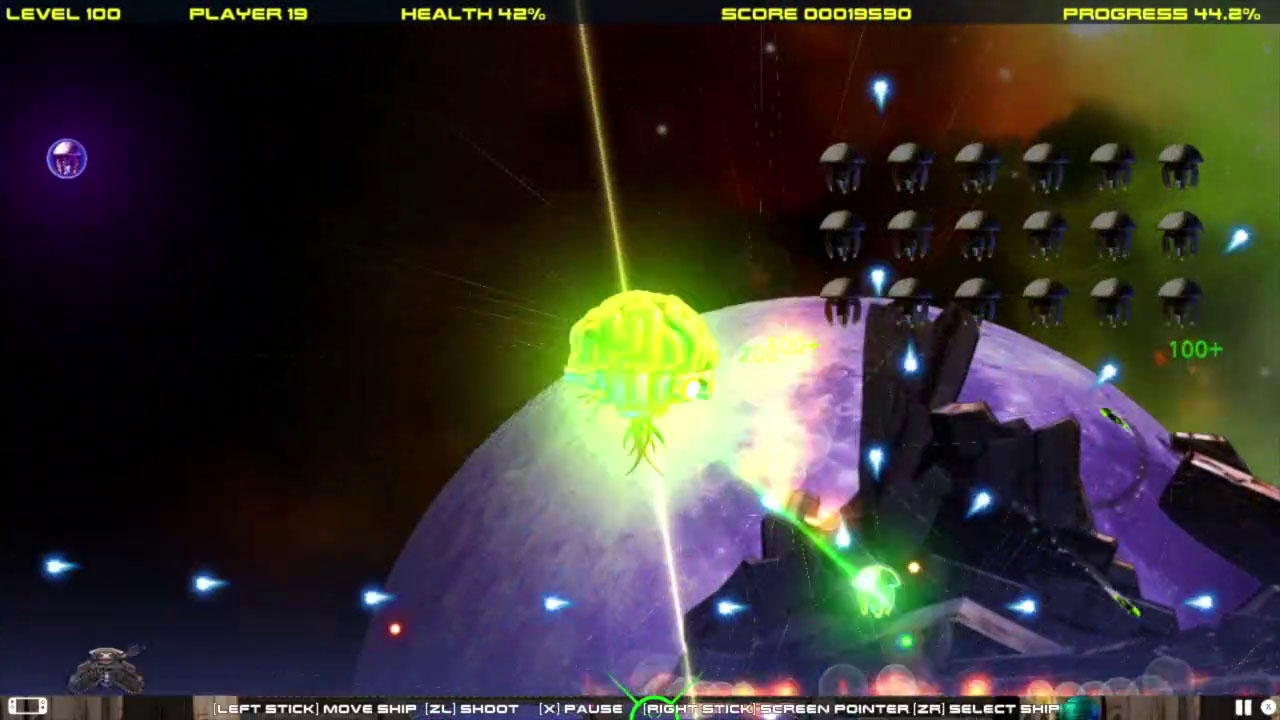Screen dimensions: 1280x720
Task: Click the glowing yellow boss alien
Action: tap(640, 355)
